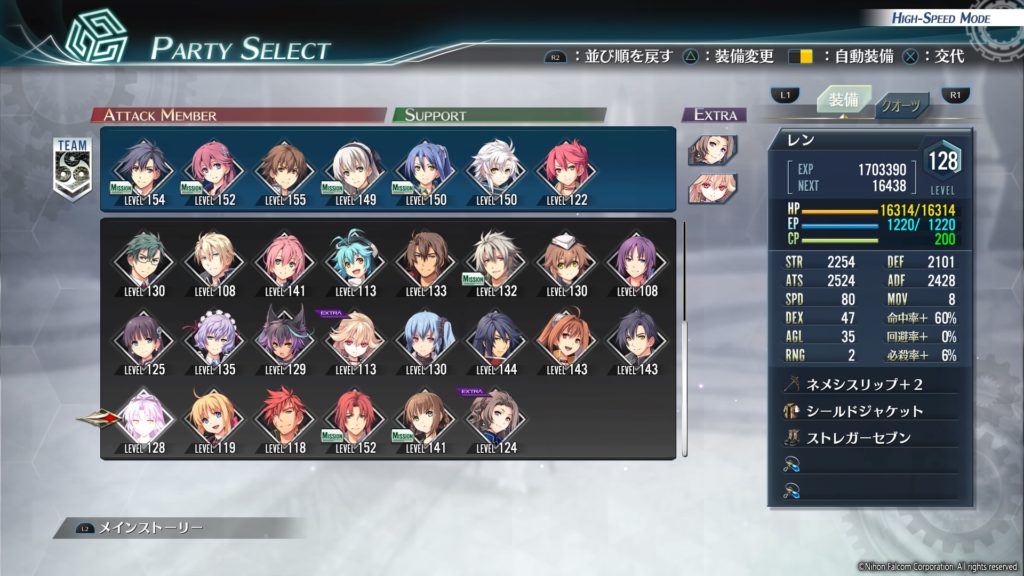Select the level 135 maid character portrait
Viewport: 1024px width, 576px height.
213,336
